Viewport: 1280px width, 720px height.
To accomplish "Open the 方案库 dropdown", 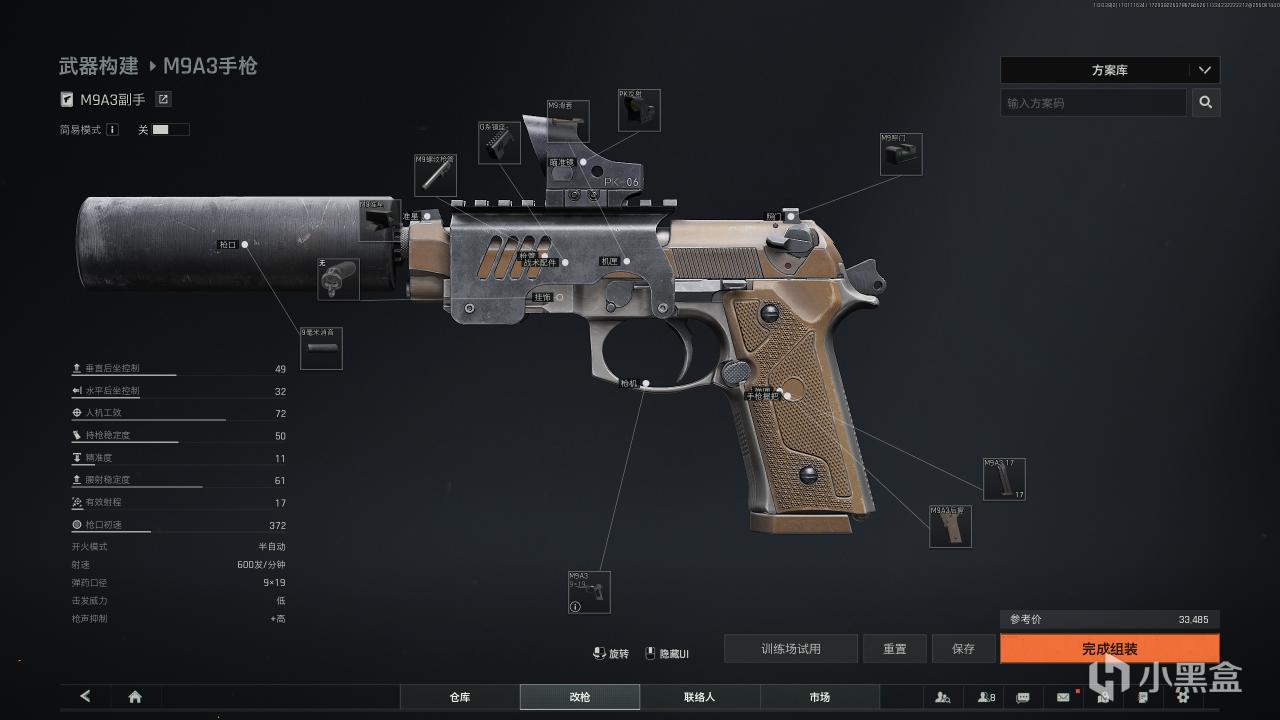I will pyautogui.click(x=1110, y=70).
